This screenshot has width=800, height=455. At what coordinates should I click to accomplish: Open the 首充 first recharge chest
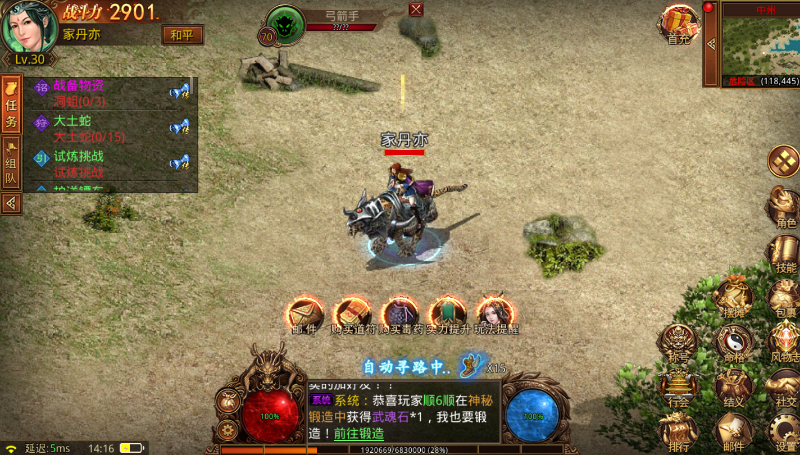pyautogui.click(x=680, y=24)
